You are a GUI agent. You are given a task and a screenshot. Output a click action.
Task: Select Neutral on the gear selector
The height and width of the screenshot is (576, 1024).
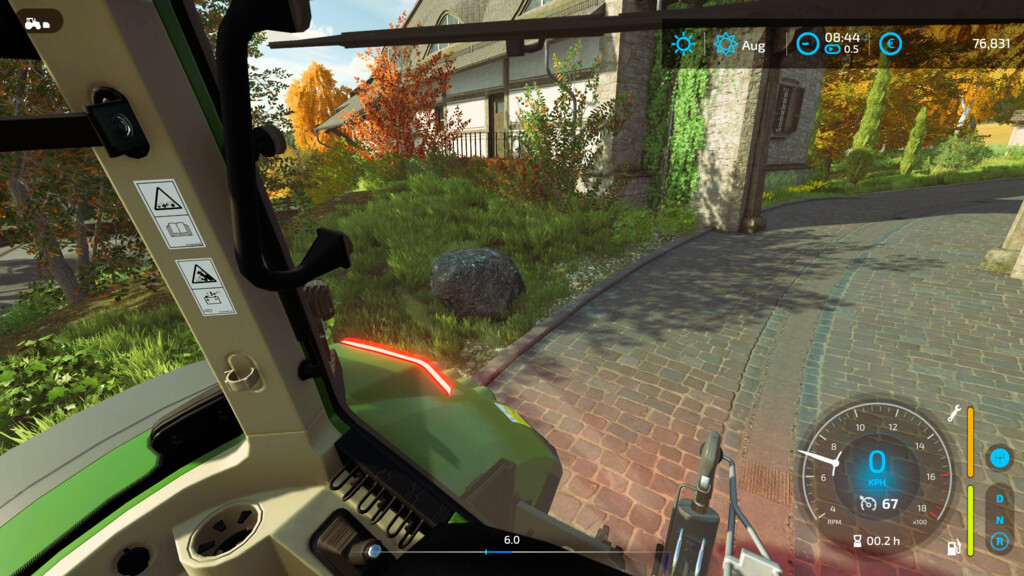[x=997, y=519]
